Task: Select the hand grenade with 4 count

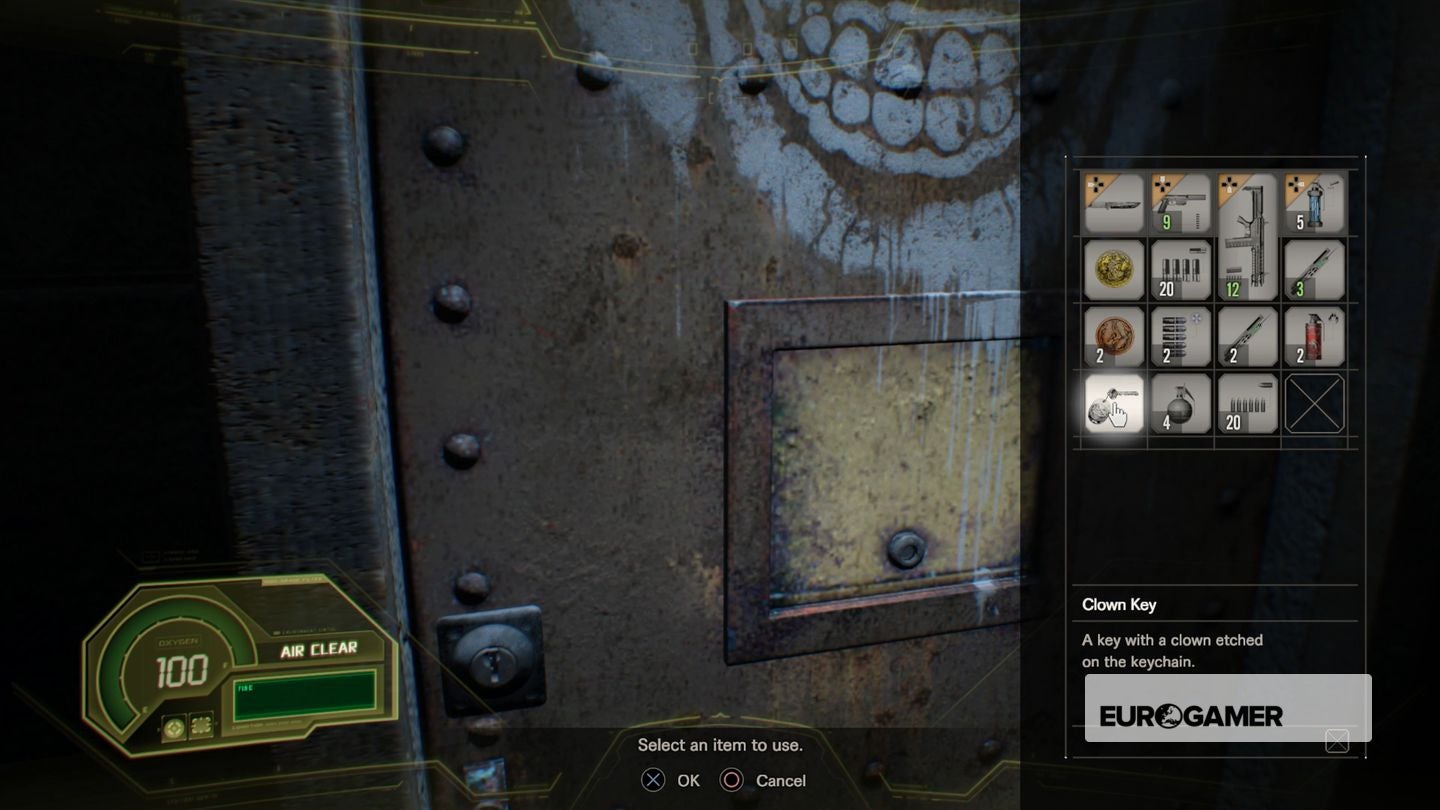Action: 1181,403
